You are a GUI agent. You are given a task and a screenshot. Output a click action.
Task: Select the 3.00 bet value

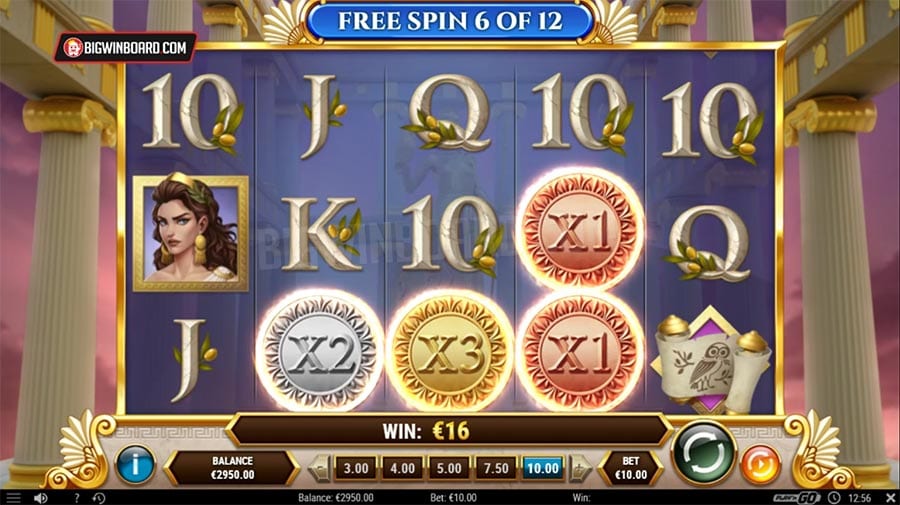pyautogui.click(x=355, y=467)
